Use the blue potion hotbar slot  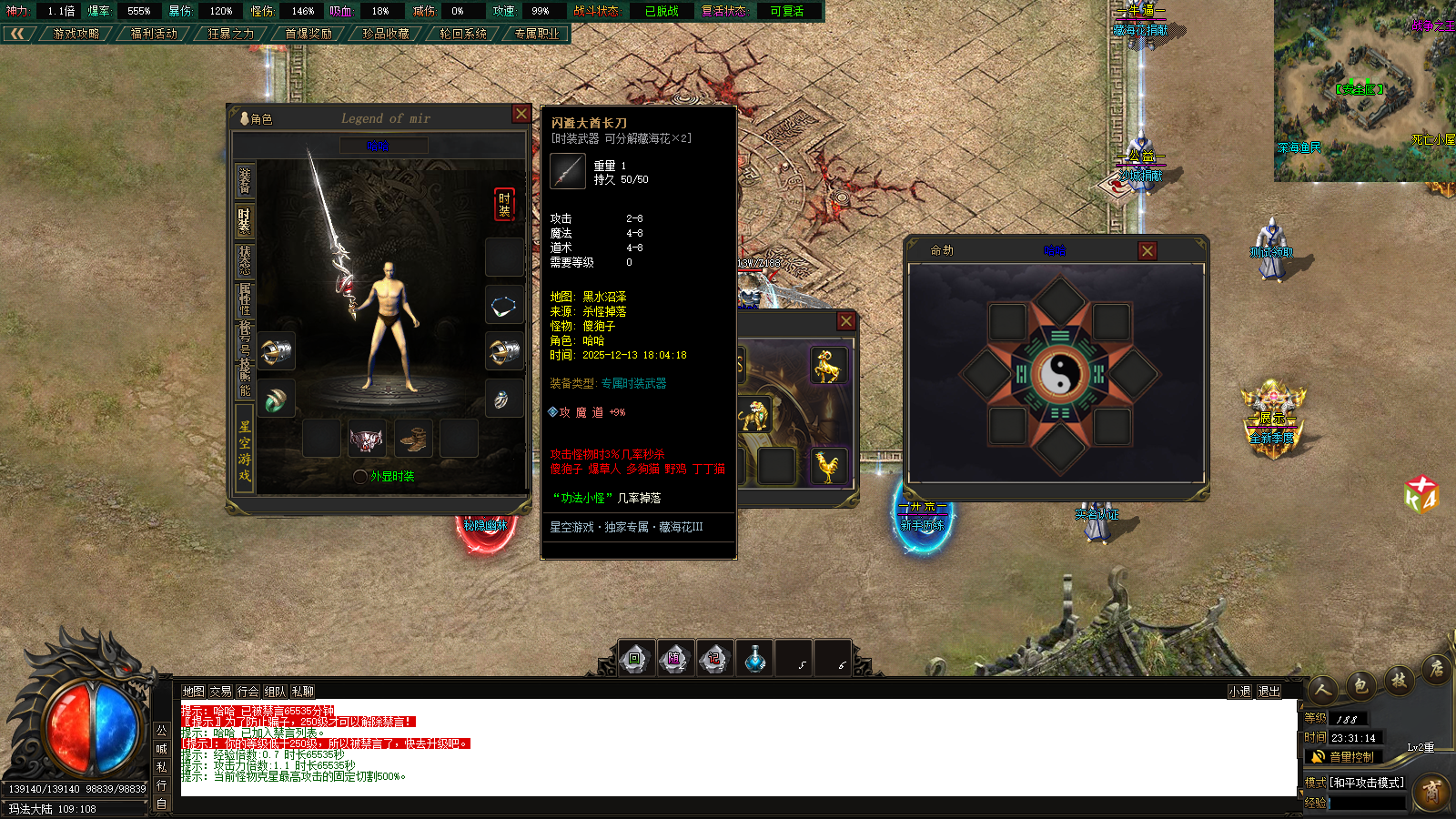point(754,658)
